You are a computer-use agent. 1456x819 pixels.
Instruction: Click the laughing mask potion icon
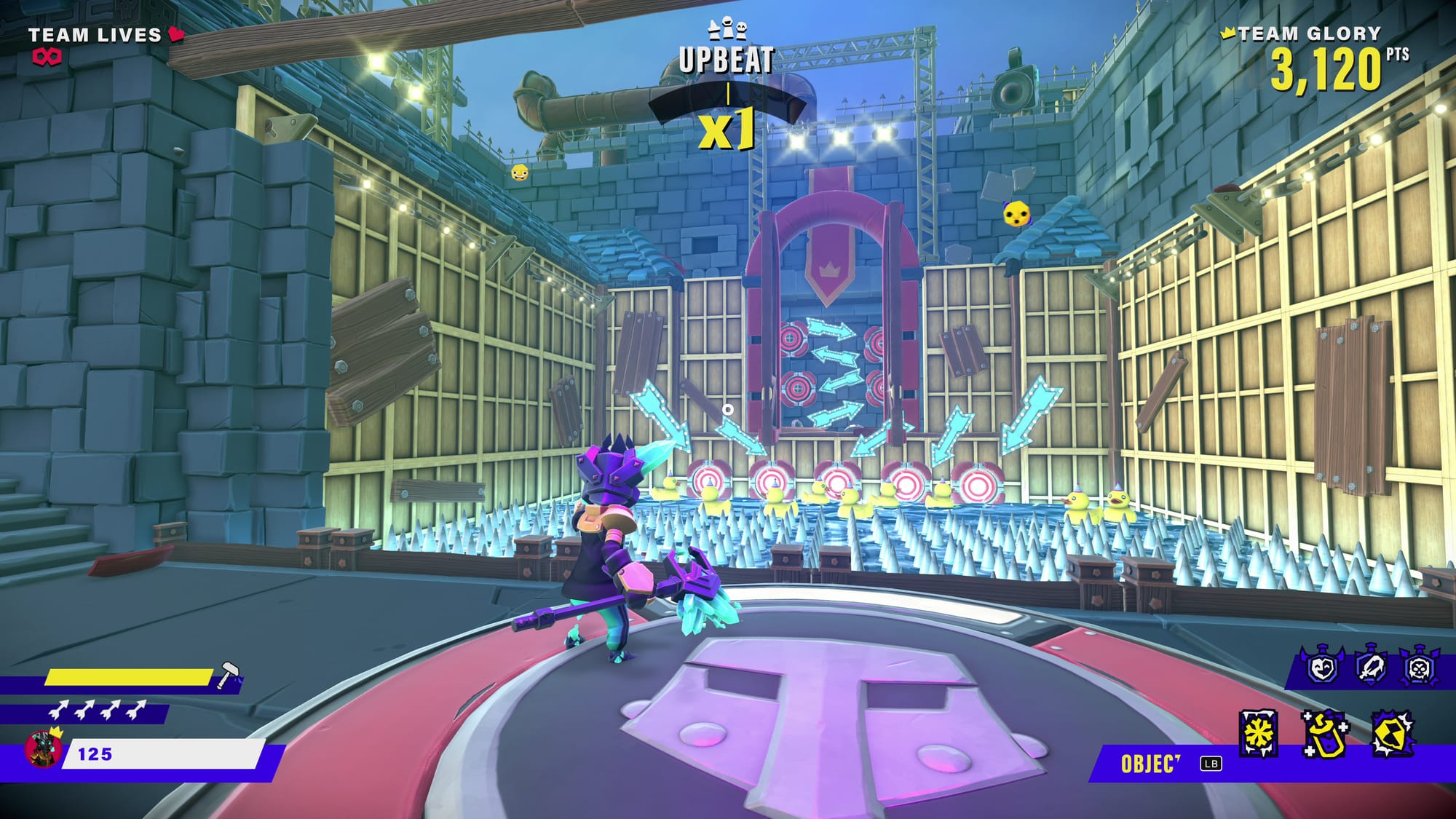coord(1322,666)
